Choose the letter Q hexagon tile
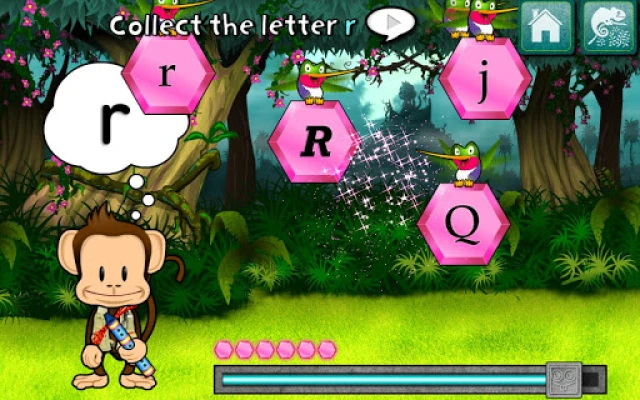Viewport: 640px width, 400px height. coord(463,224)
